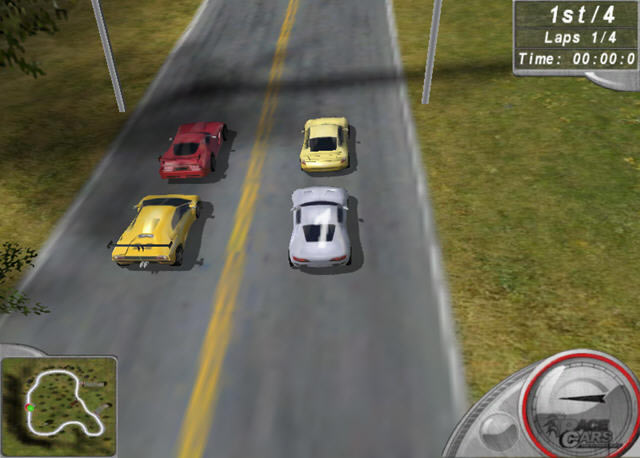Click the track minimap
The width and height of the screenshot is (640, 458).
[x=59, y=400]
